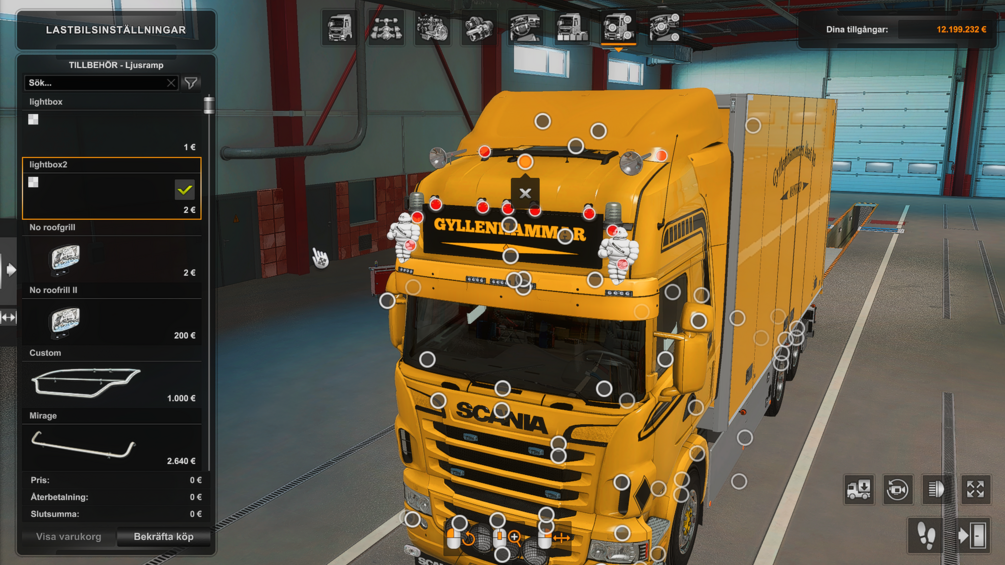Switch to the chassis drivetrain category tab

click(x=386, y=28)
